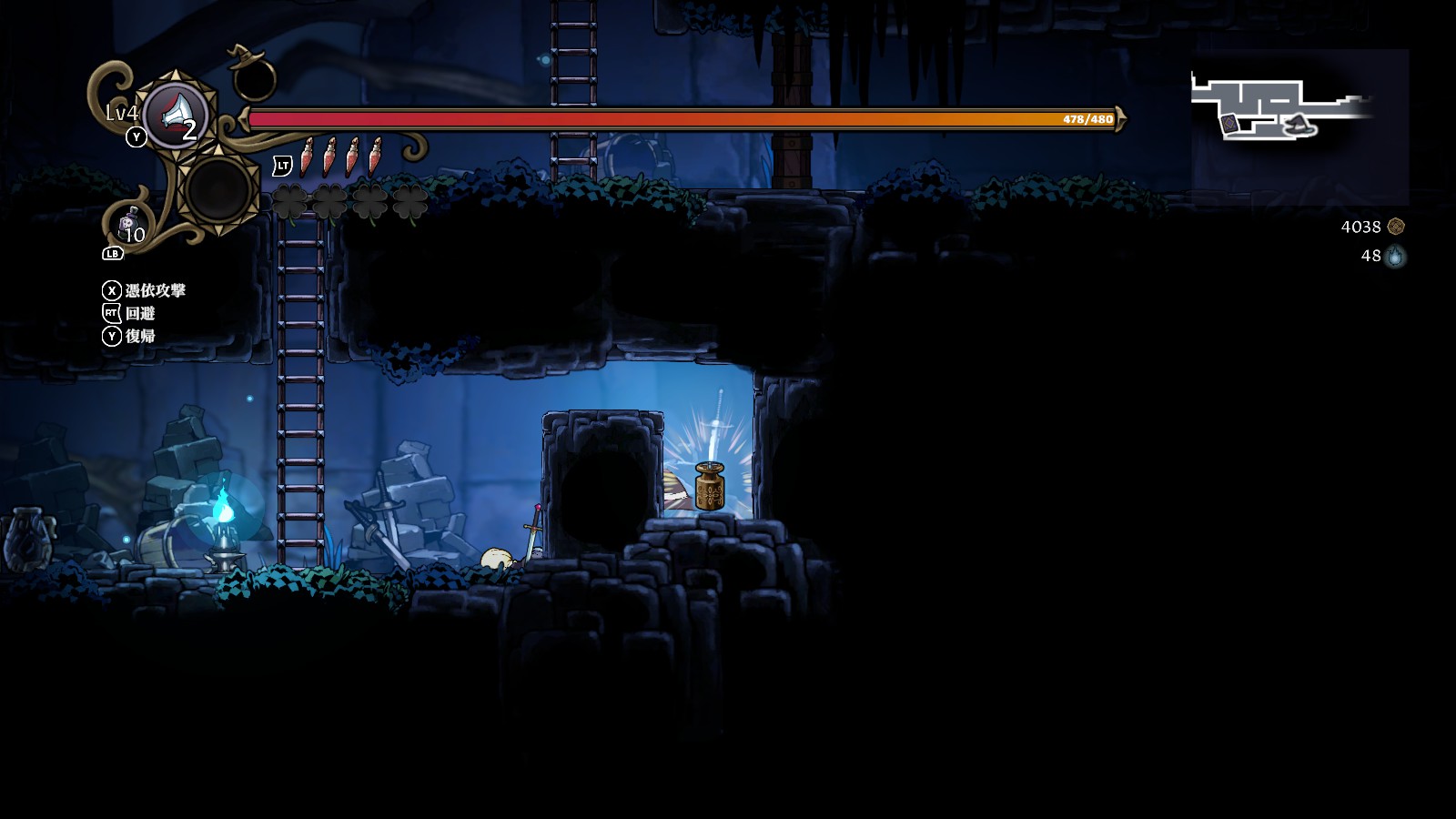Use the skull bottle item showing 10
This screenshot has height=819, width=1456.
click(129, 225)
